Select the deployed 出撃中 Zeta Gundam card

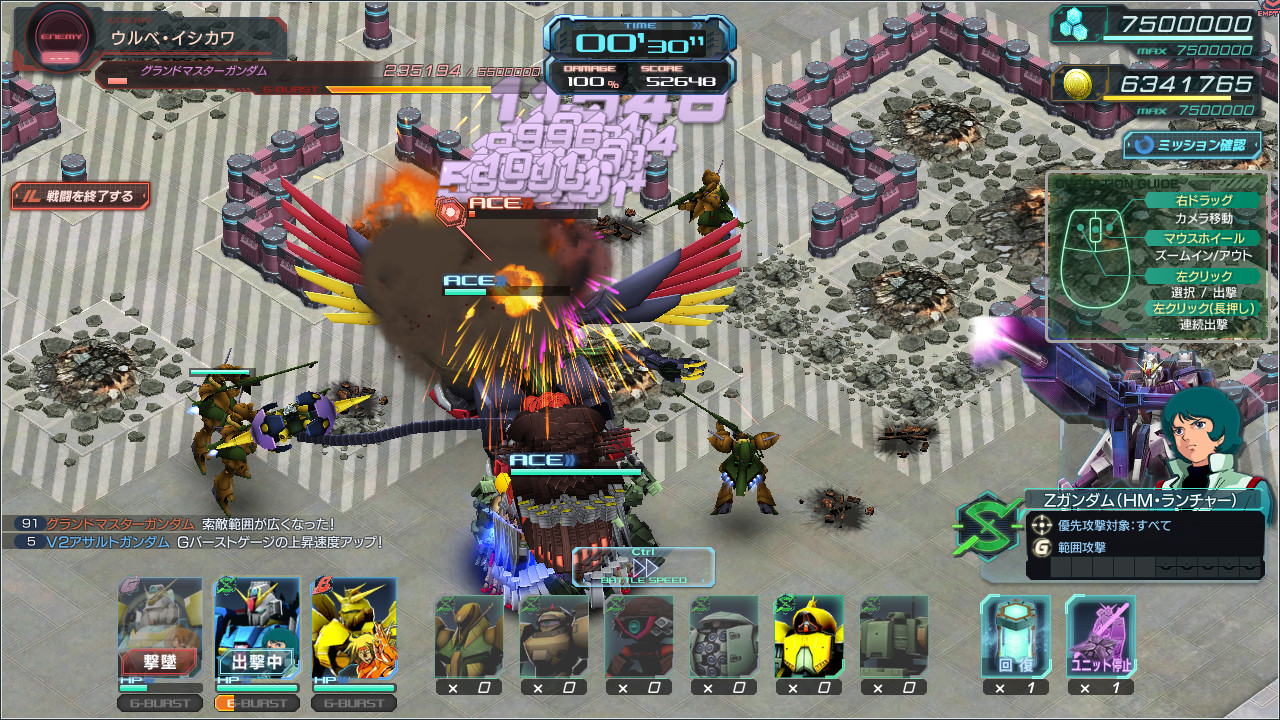[257, 629]
